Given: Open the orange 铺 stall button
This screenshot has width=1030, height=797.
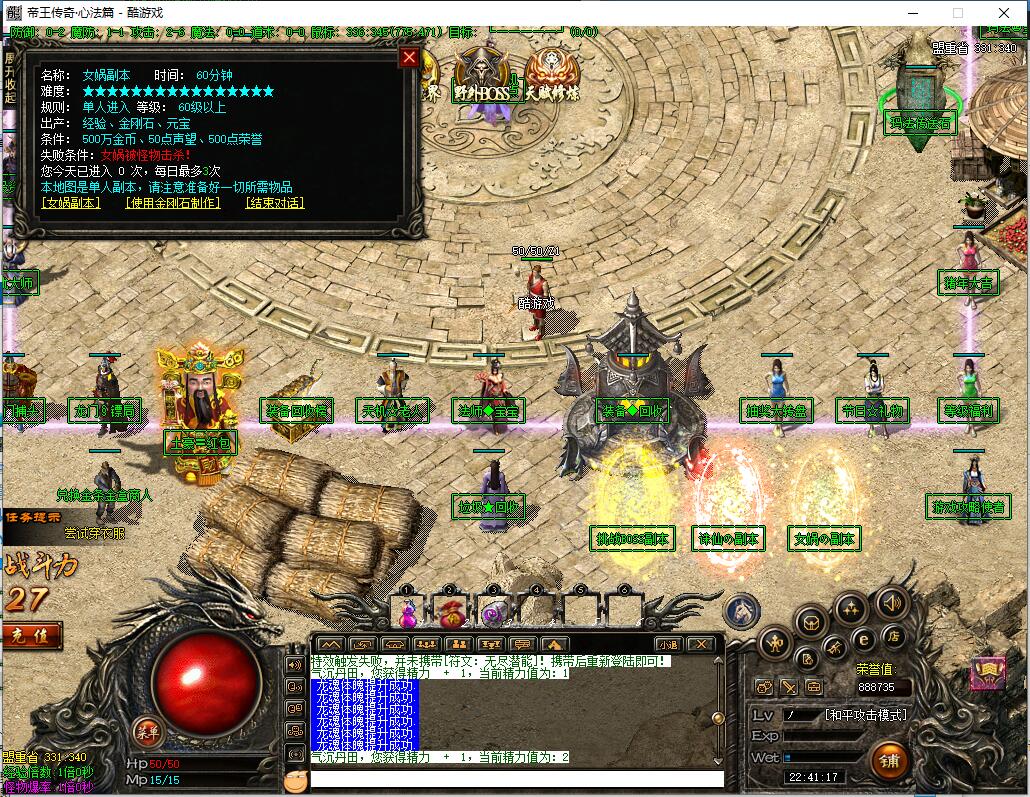Looking at the screenshot, I should [x=888, y=760].
